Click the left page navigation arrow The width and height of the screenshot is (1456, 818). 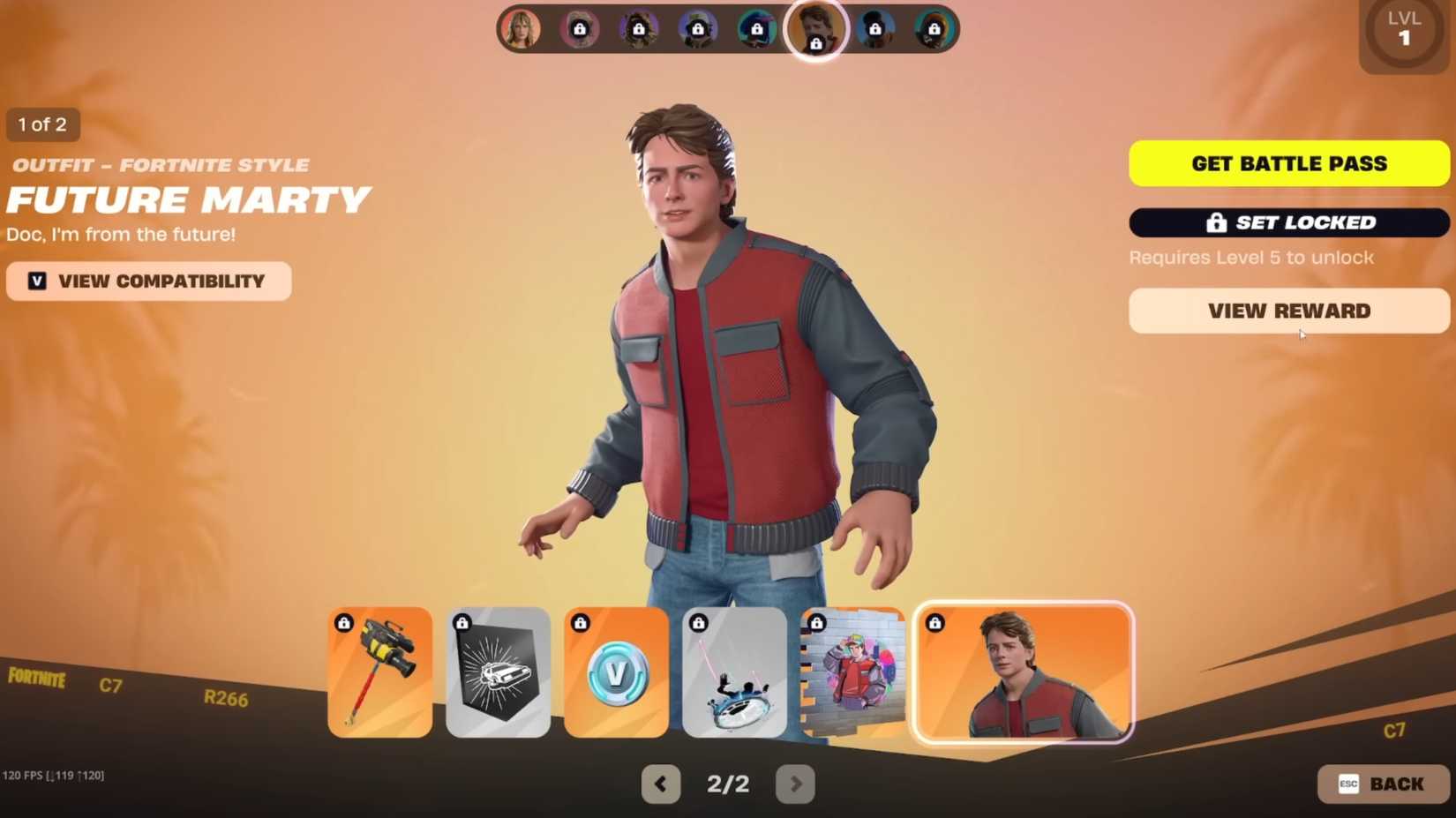pyautogui.click(x=661, y=784)
